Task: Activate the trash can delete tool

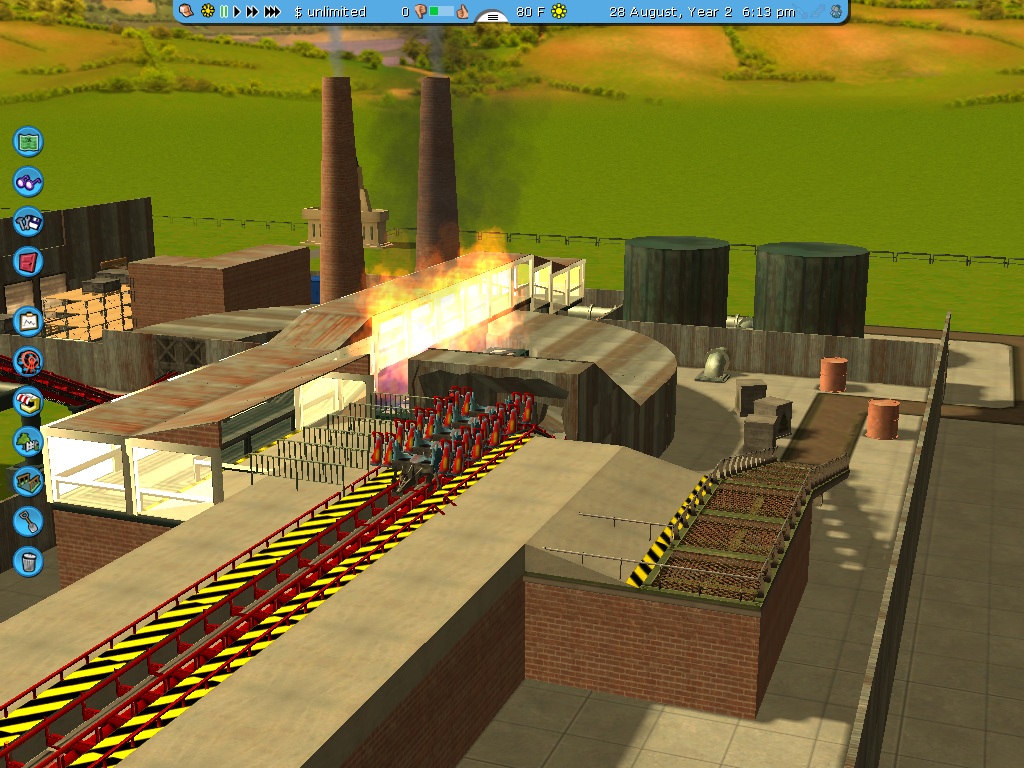Action: 29,560
